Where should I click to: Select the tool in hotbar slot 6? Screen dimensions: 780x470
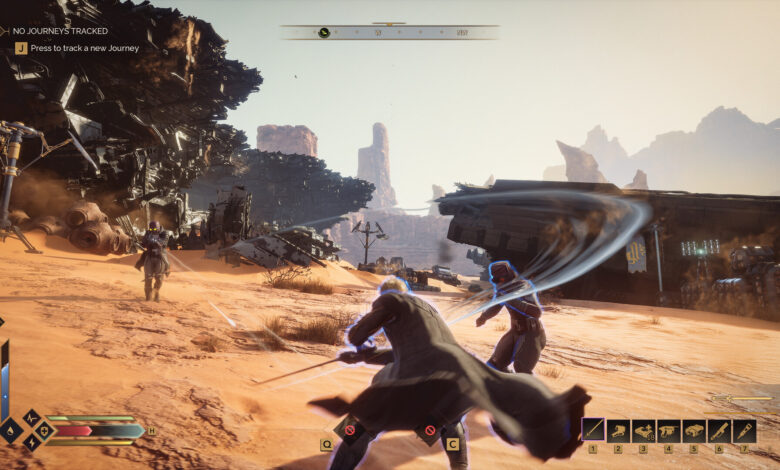pos(718,430)
